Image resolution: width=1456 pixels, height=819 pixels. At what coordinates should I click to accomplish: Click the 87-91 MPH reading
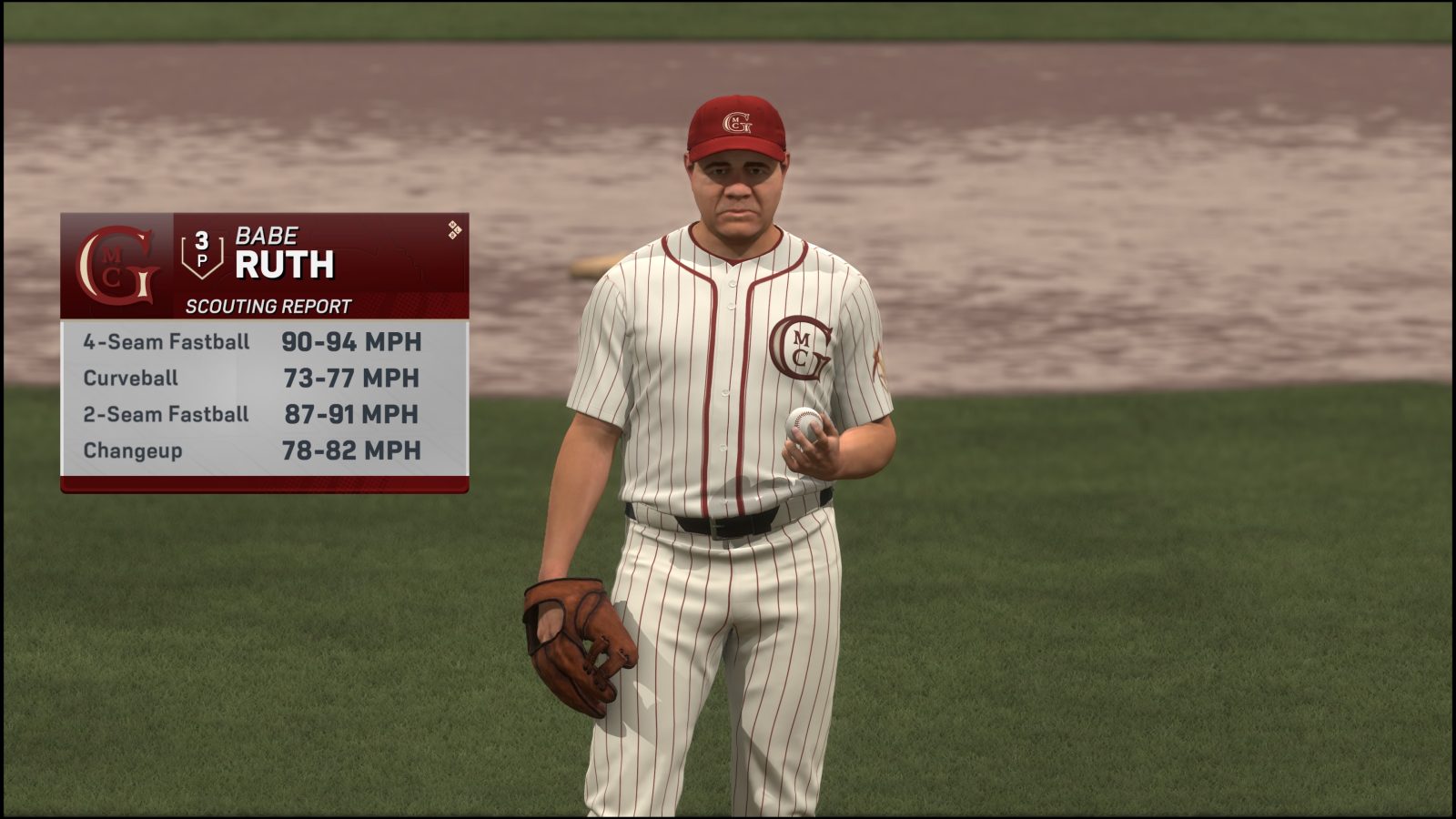tap(351, 414)
